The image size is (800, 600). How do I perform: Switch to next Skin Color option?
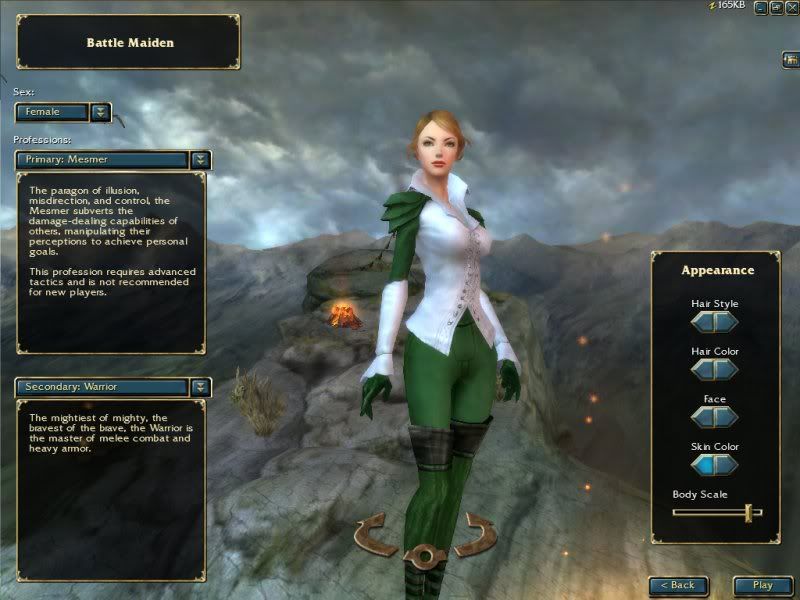[727, 464]
